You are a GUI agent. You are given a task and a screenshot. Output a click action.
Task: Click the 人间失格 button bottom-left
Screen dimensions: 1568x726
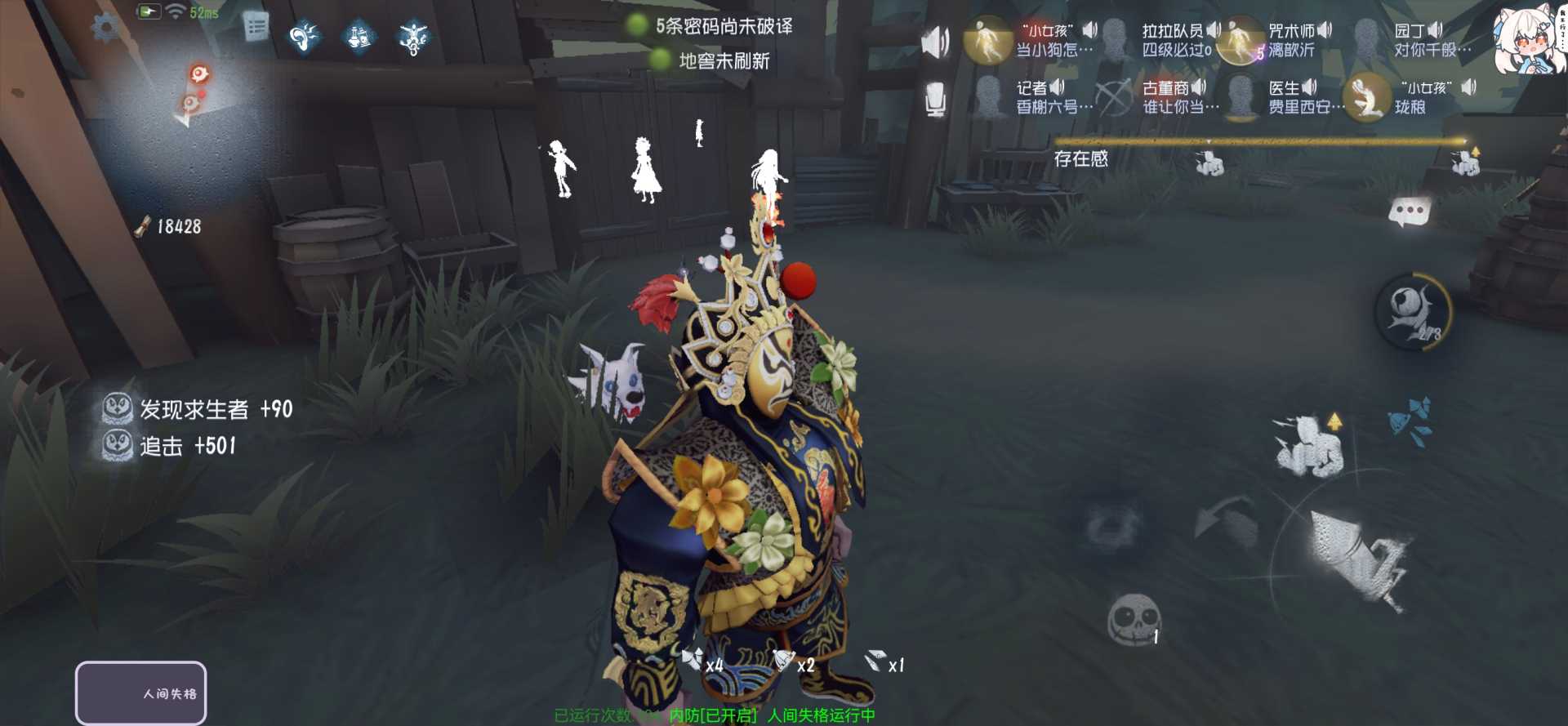140,693
